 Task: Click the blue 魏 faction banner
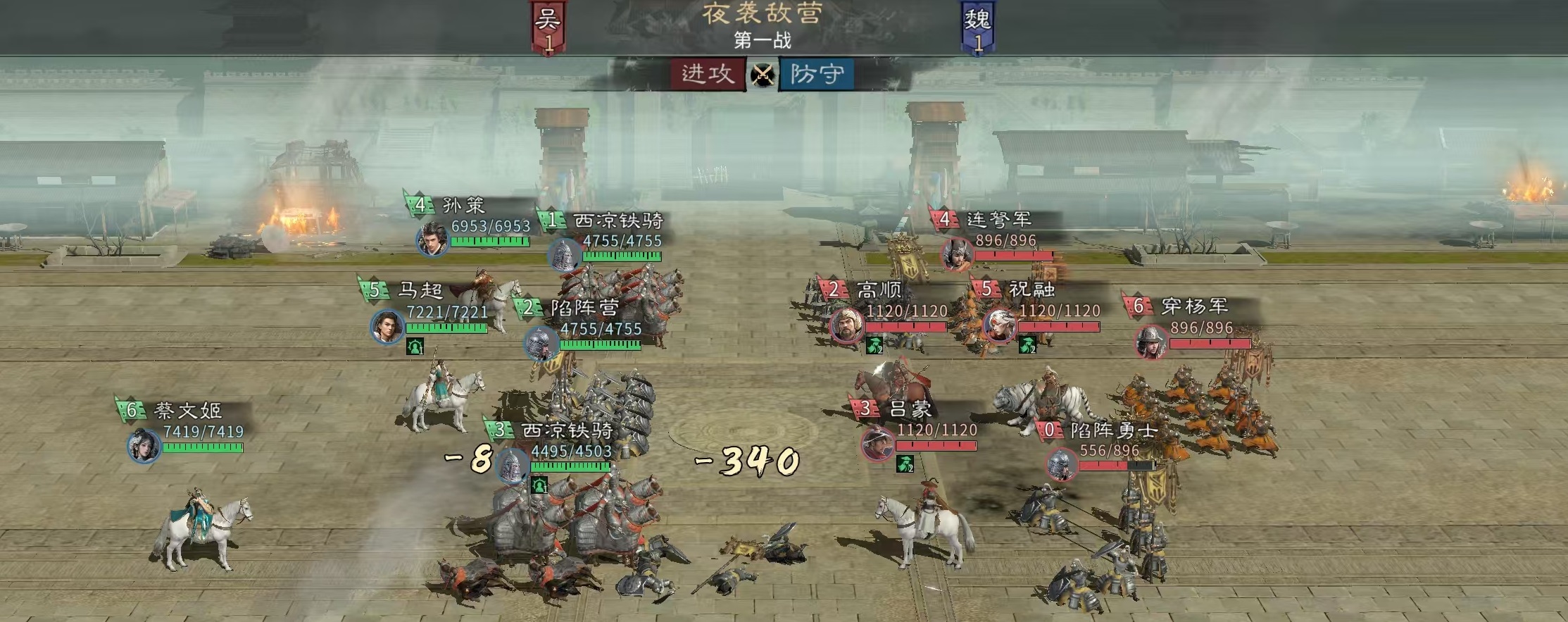click(x=977, y=27)
